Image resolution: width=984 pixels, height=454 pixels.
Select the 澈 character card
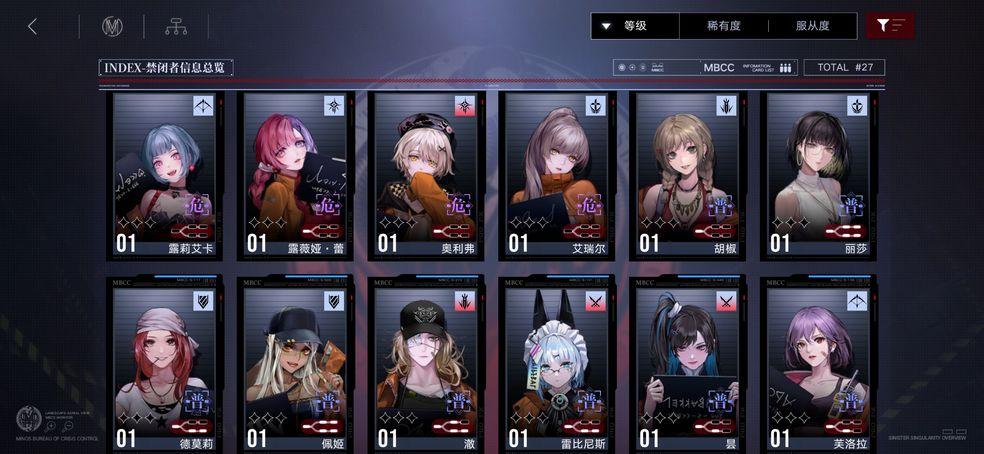click(426, 366)
